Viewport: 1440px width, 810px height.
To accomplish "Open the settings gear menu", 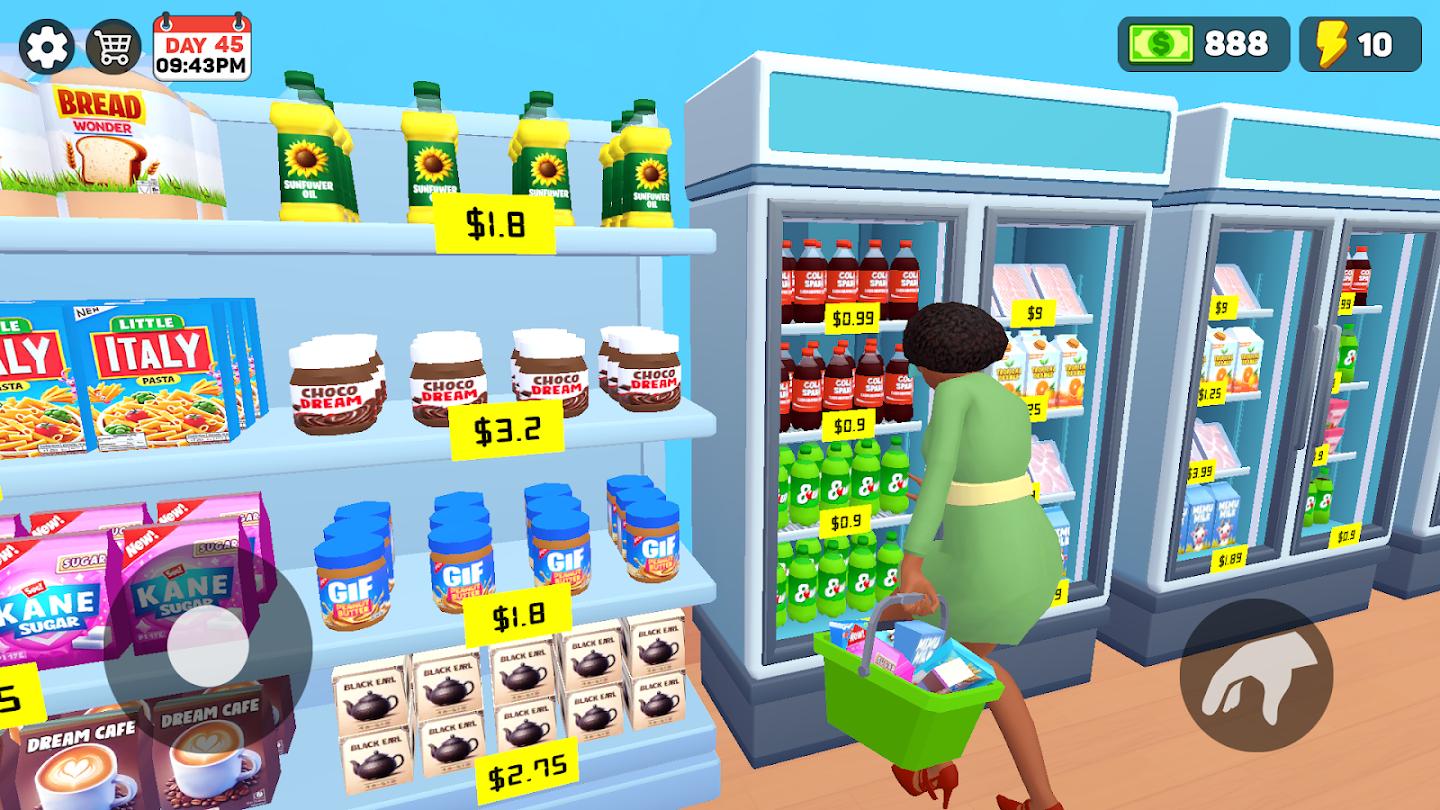I will coord(46,45).
